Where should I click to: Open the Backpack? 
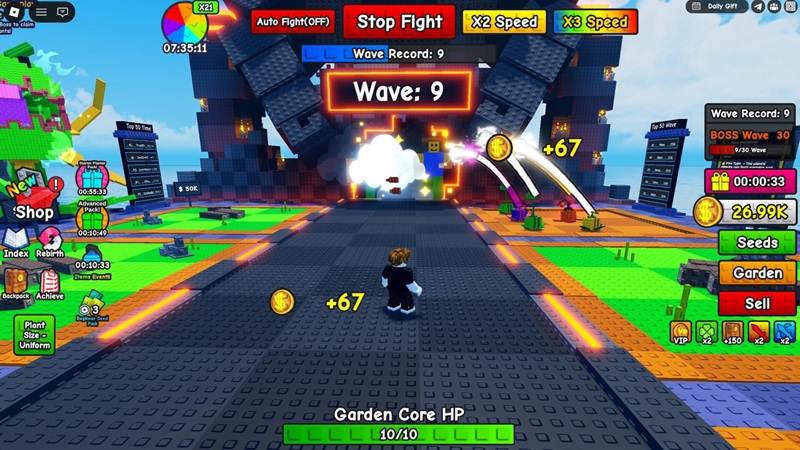click(x=16, y=283)
